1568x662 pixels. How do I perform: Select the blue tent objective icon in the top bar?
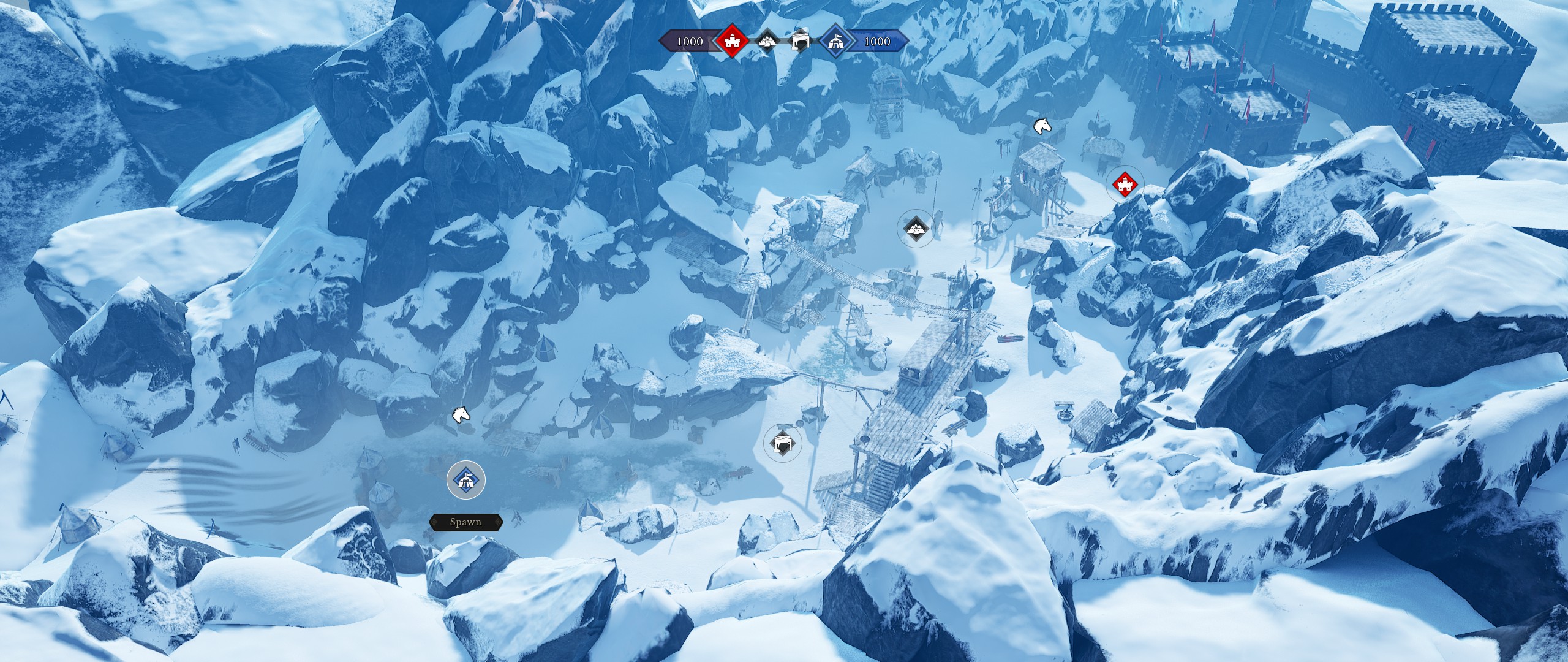click(837, 42)
